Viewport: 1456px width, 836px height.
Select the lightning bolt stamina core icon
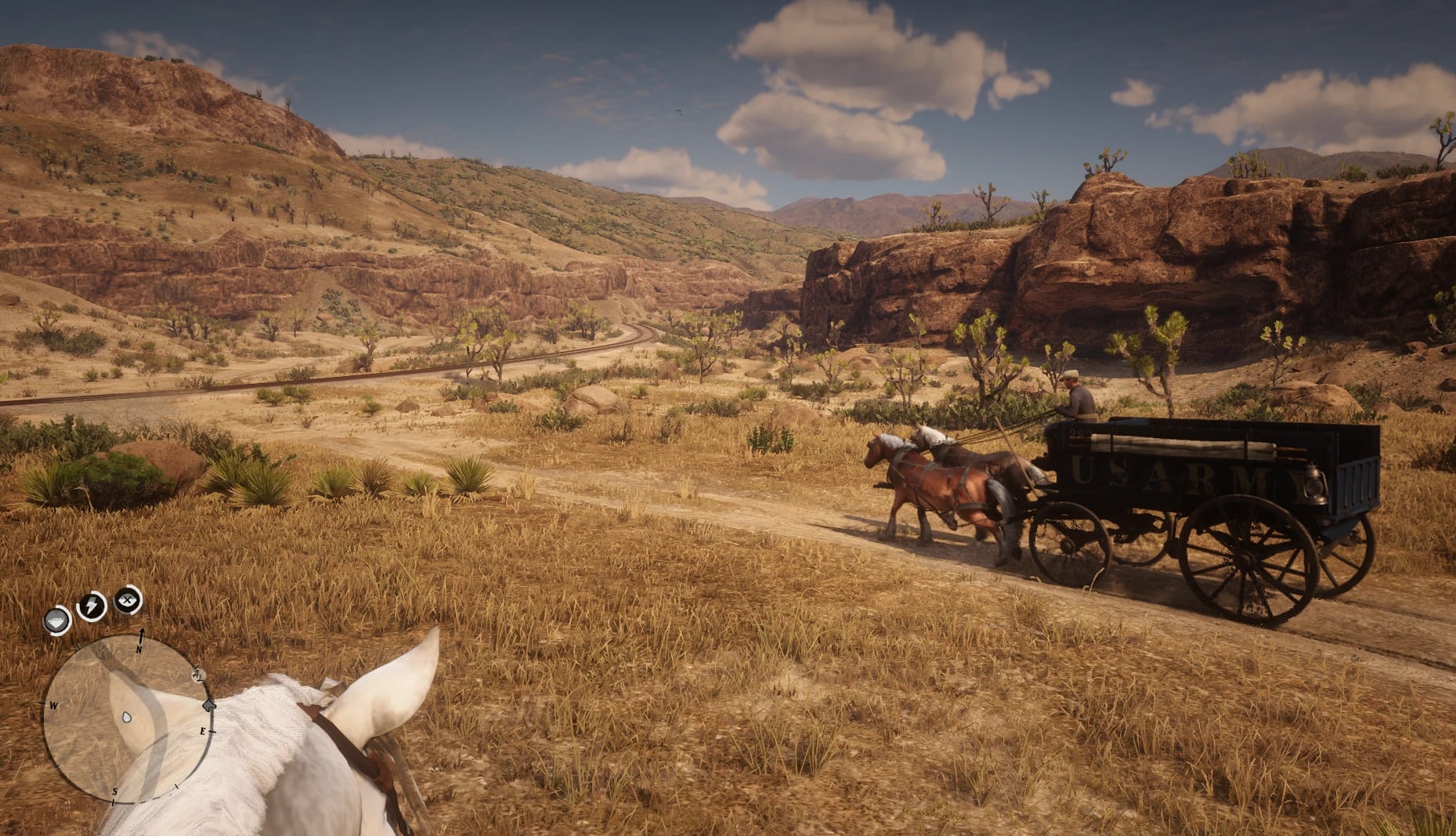tap(92, 606)
